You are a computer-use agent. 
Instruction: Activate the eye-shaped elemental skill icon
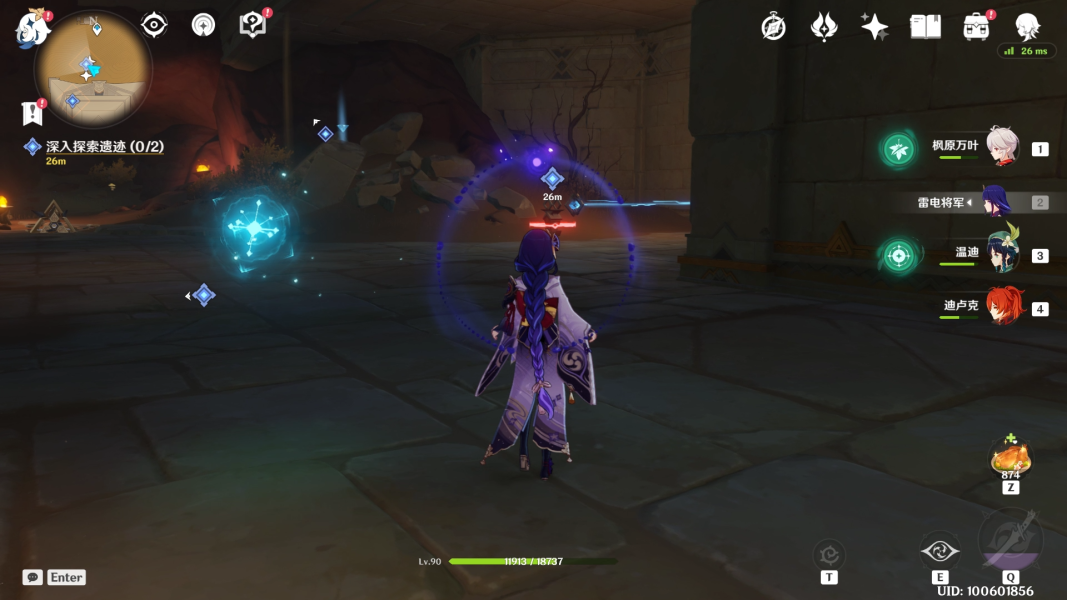pyautogui.click(x=940, y=551)
